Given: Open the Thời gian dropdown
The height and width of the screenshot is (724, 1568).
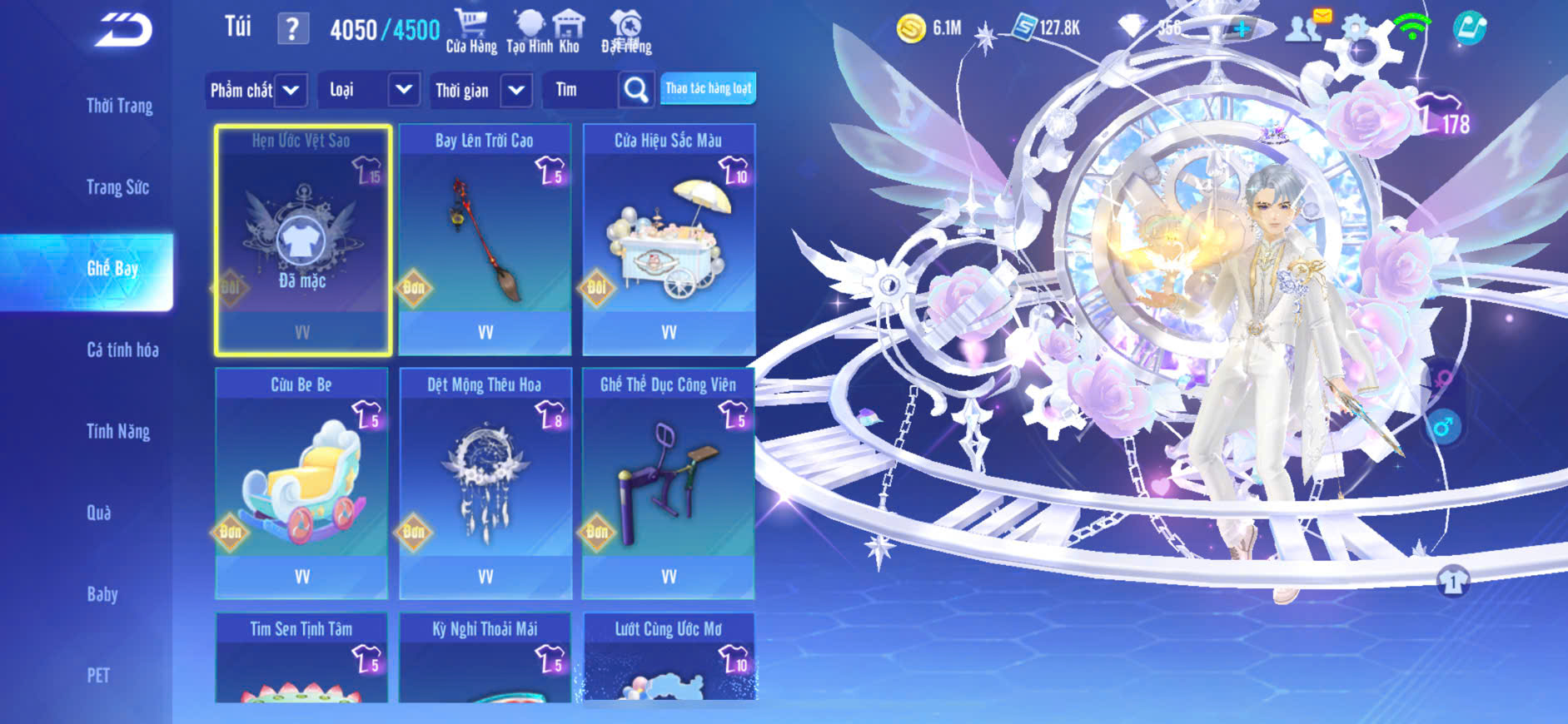Looking at the screenshot, I should 482,90.
